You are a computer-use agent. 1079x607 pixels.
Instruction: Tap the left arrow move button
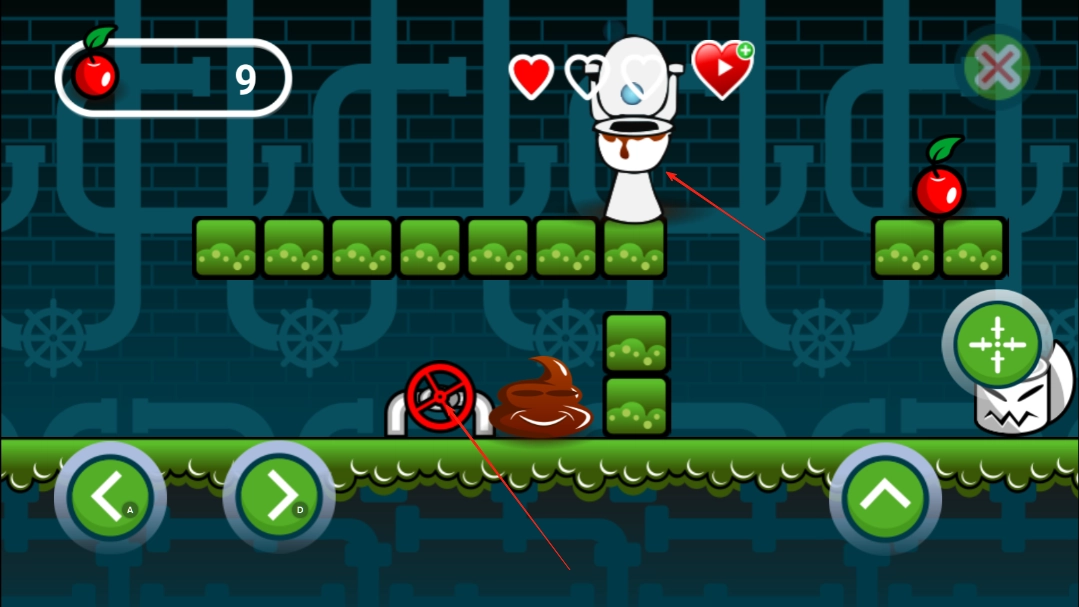click(109, 496)
